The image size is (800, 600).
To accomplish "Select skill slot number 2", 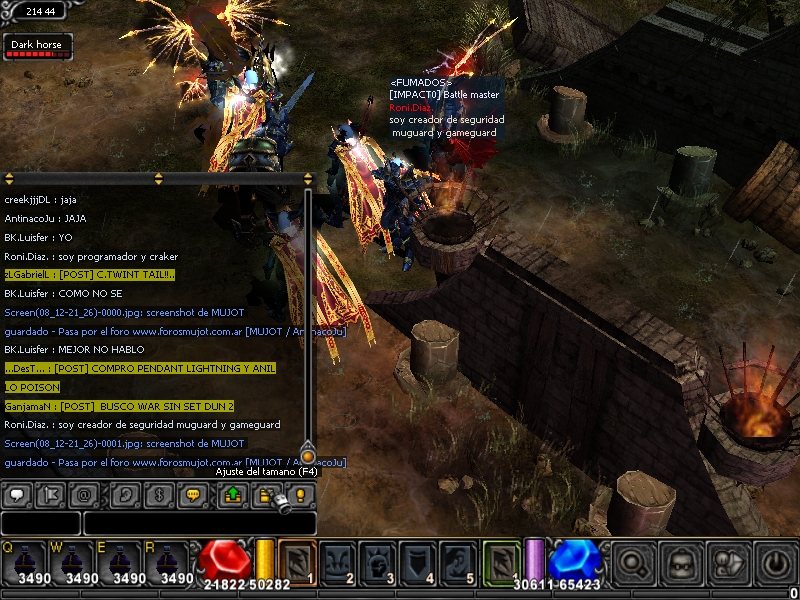I will [338, 563].
